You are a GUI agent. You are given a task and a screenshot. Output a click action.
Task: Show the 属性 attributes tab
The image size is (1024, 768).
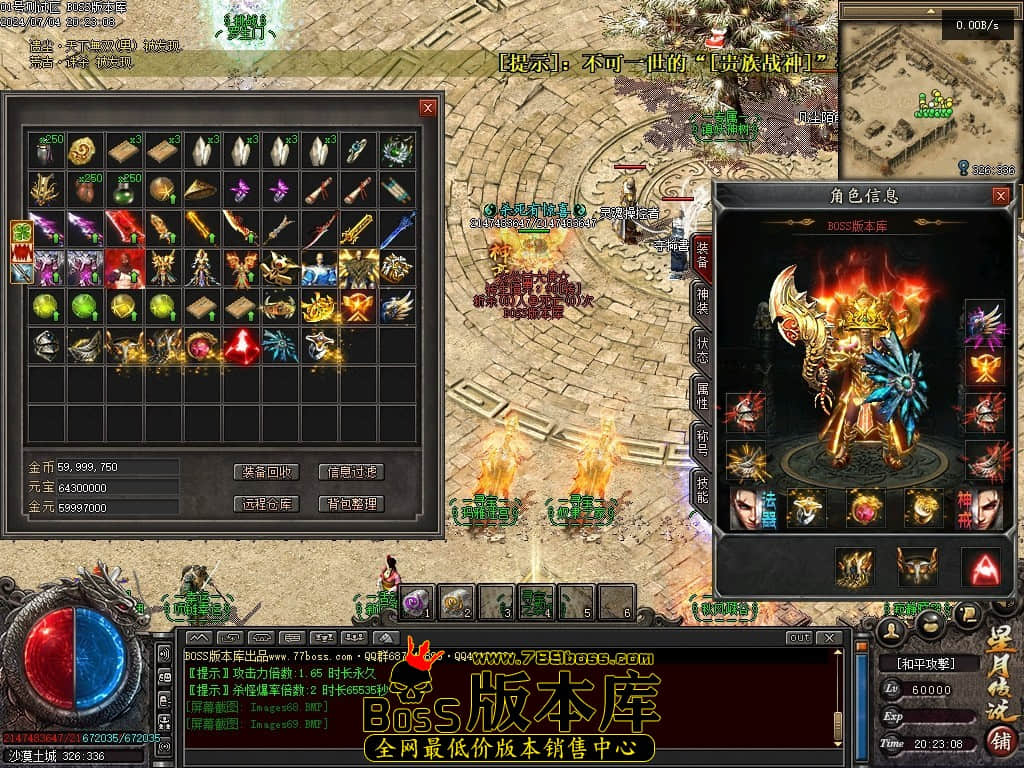tap(702, 395)
